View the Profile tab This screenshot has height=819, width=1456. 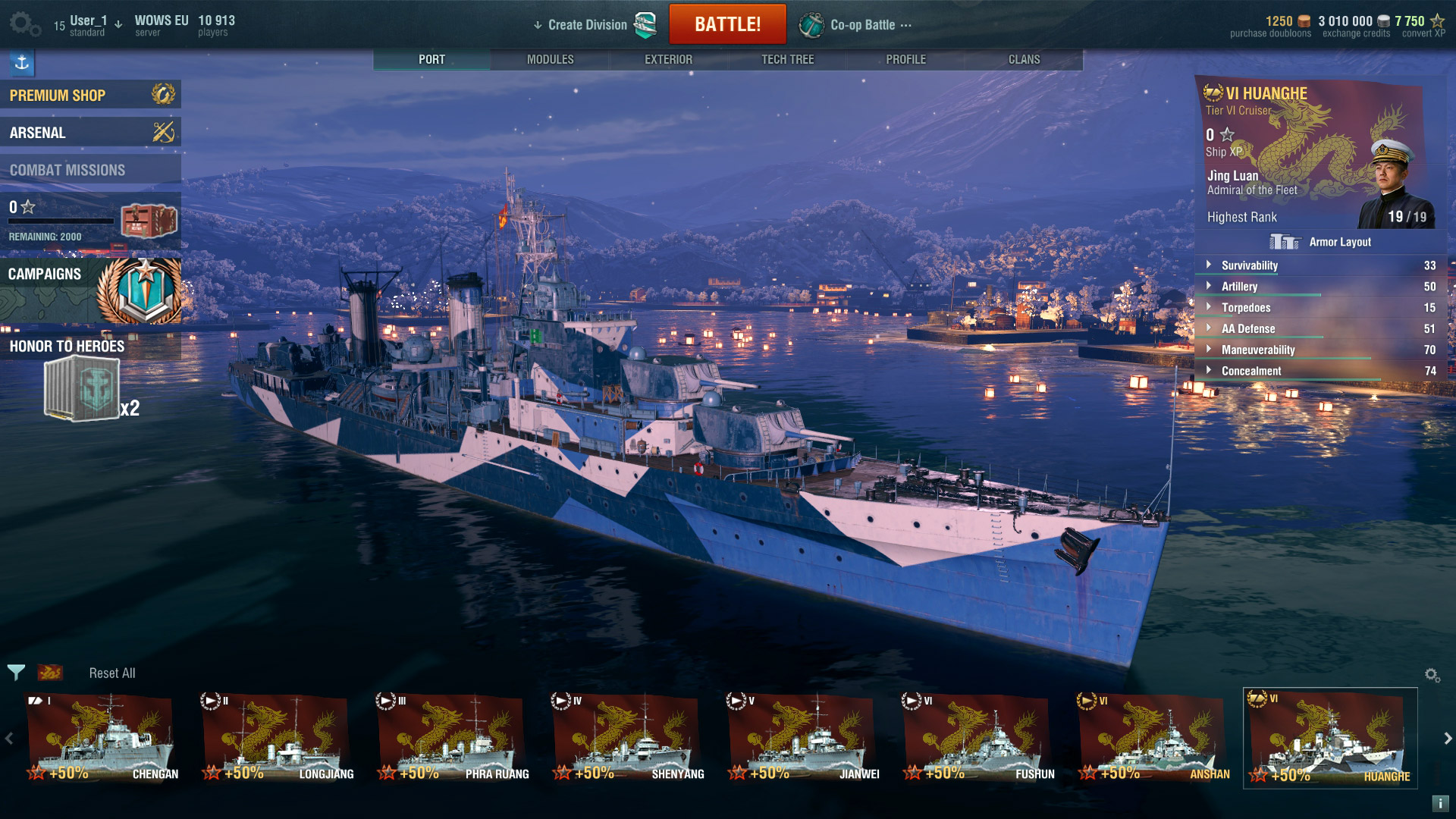click(x=905, y=59)
